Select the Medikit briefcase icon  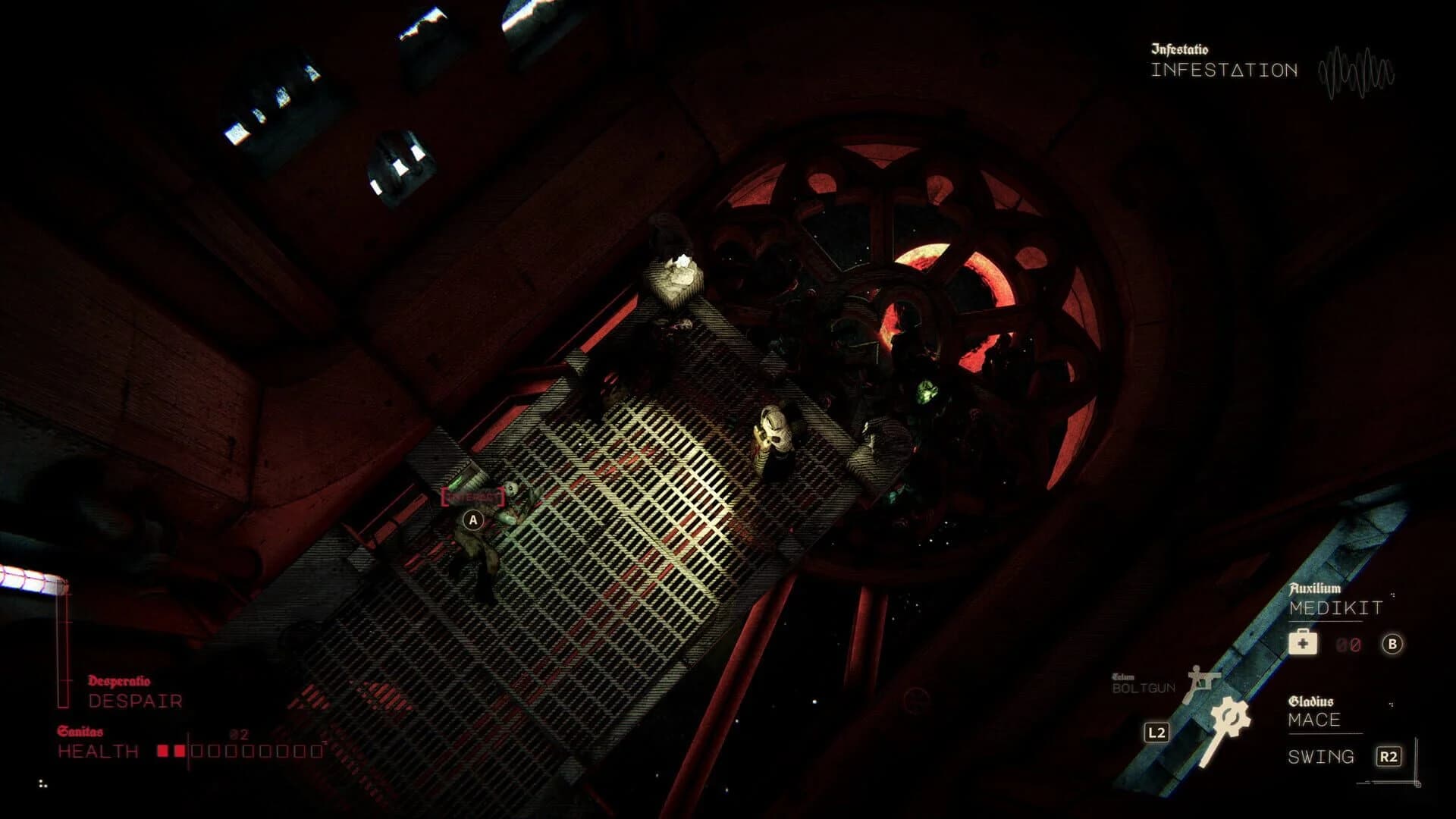(1303, 642)
